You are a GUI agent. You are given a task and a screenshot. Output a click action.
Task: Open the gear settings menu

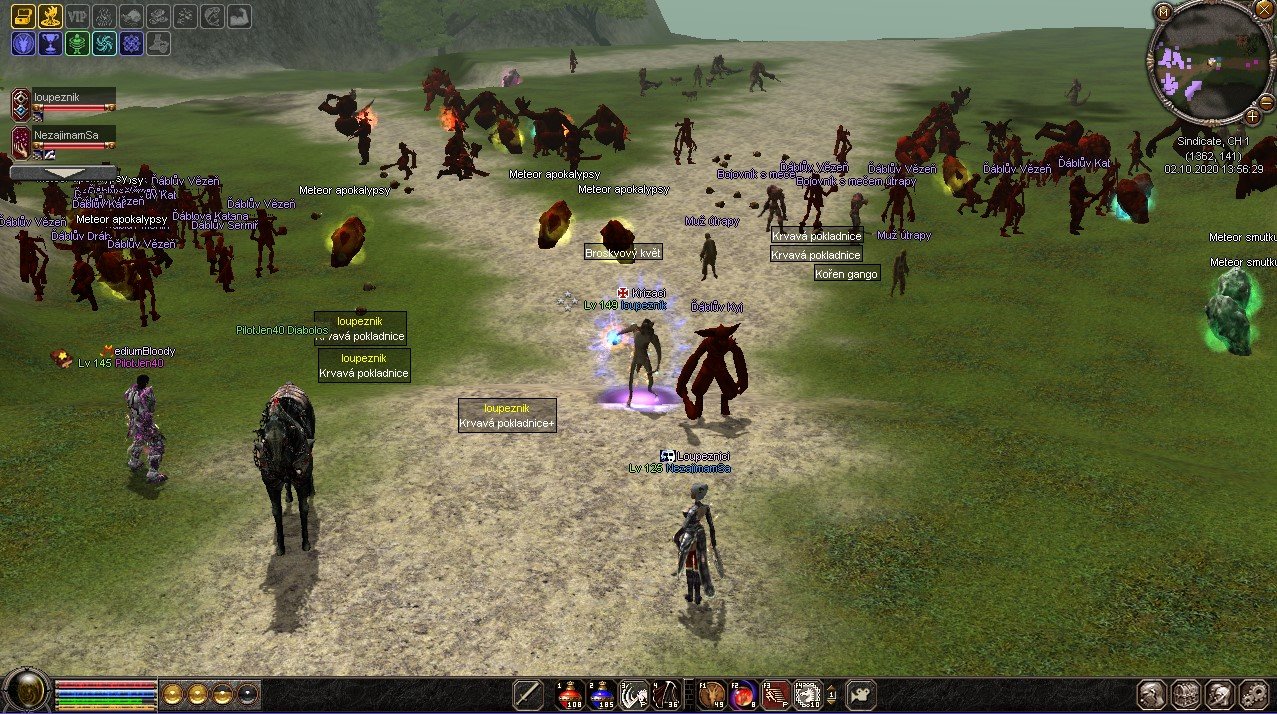pos(1253,693)
